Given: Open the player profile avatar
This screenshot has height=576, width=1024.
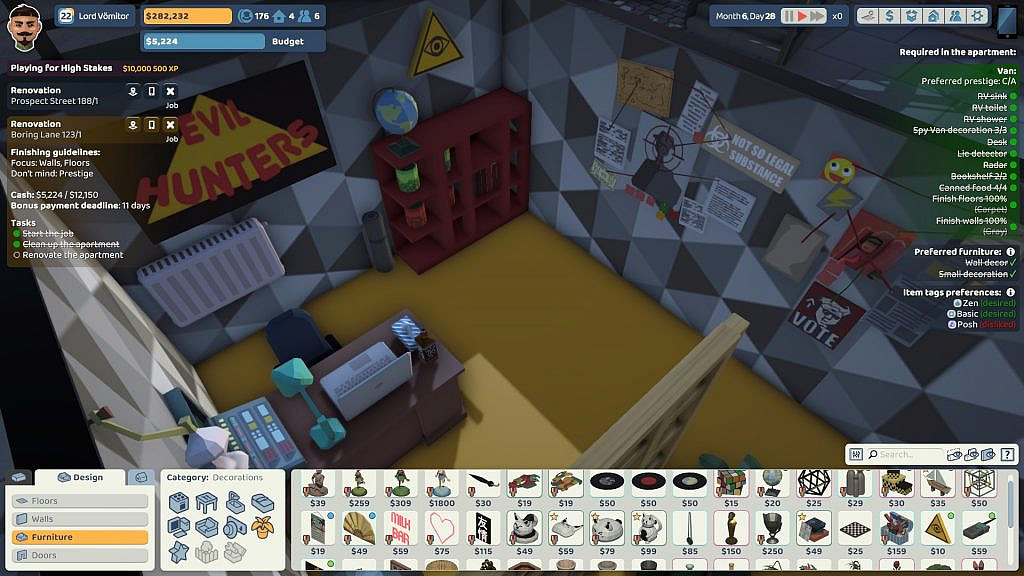Looking at the screenshot, I should click(24, 26).
